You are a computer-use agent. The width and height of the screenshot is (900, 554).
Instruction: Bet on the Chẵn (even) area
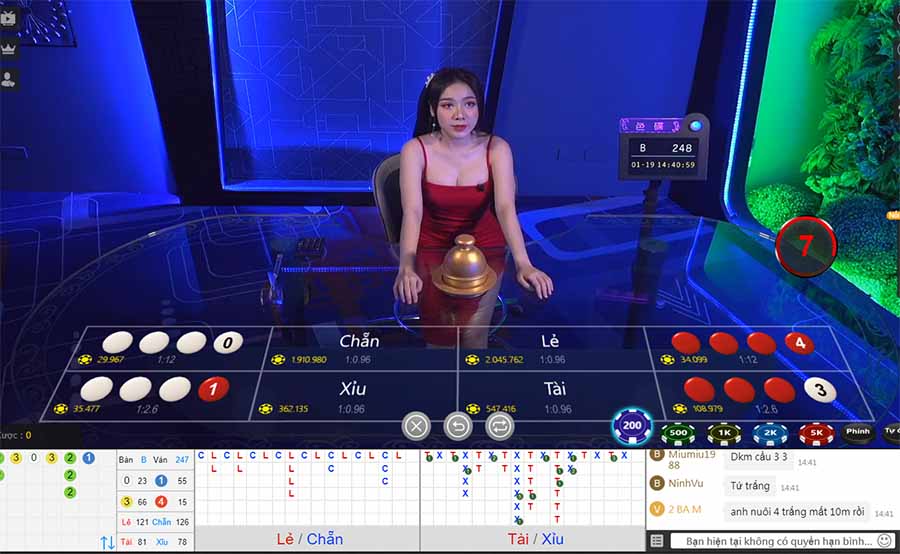click(x=359, y=348)
